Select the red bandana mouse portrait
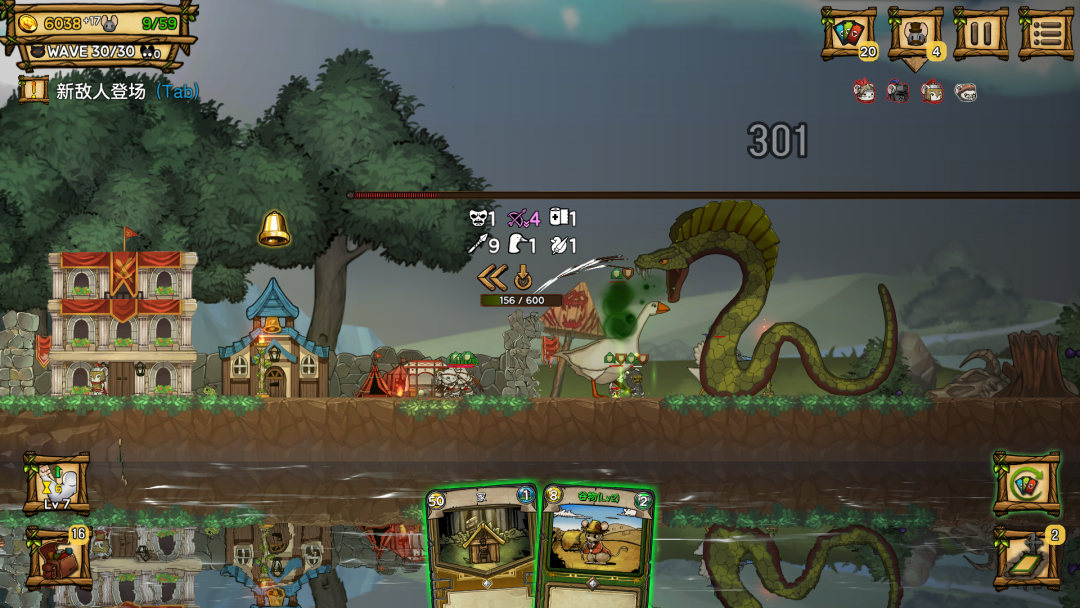The height and width of the screenshot is (608, 1080). coord(865,92)
